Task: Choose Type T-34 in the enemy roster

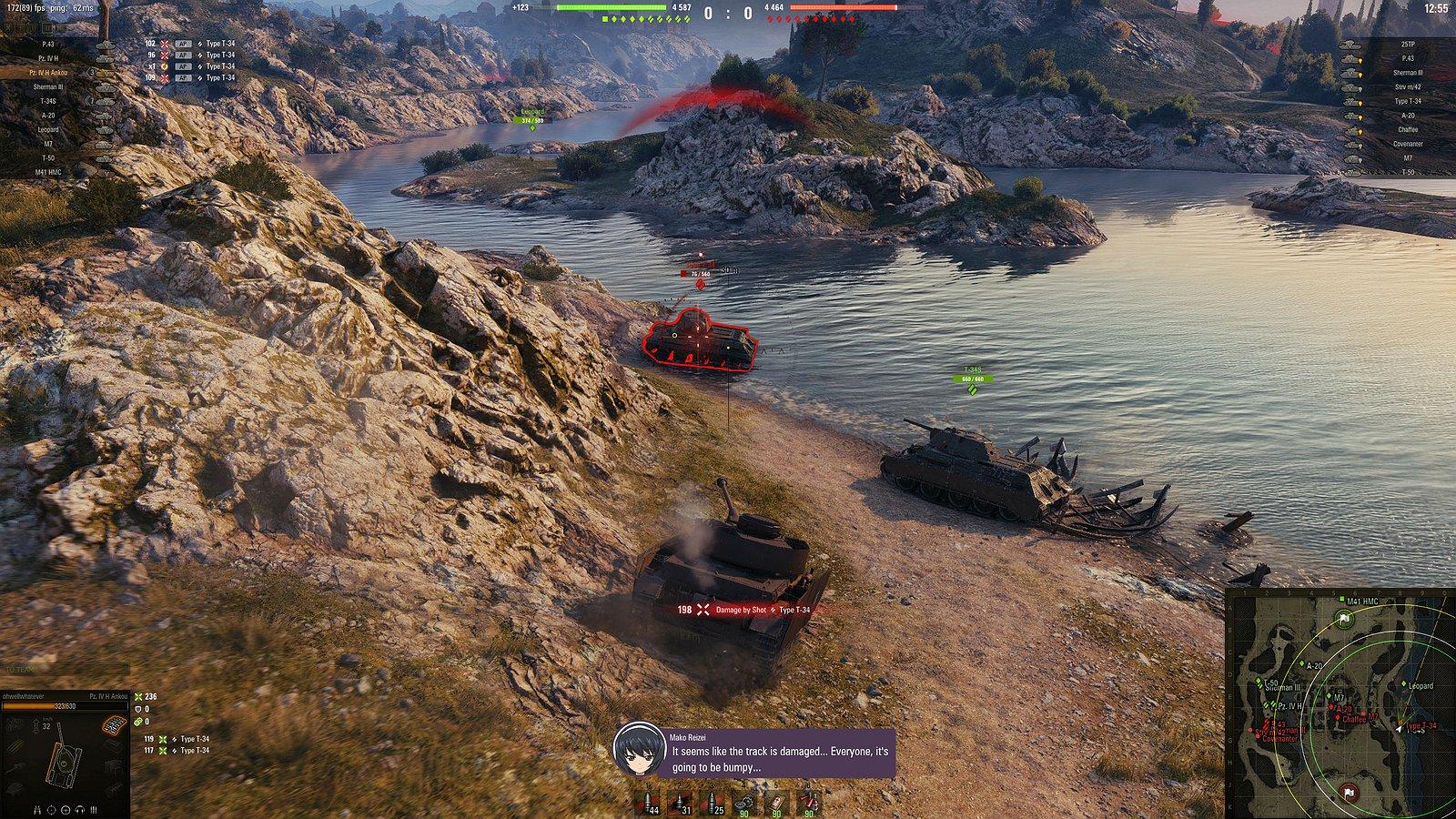Action: coord(1408,101)
